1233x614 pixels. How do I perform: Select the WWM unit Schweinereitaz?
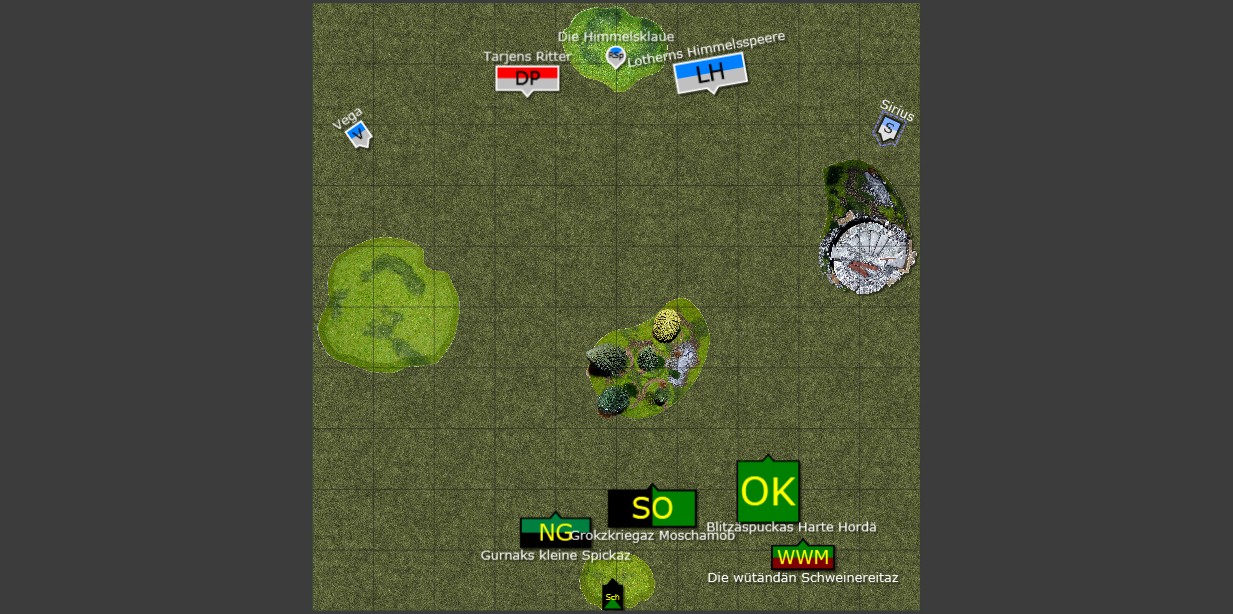tap(802, 557)
